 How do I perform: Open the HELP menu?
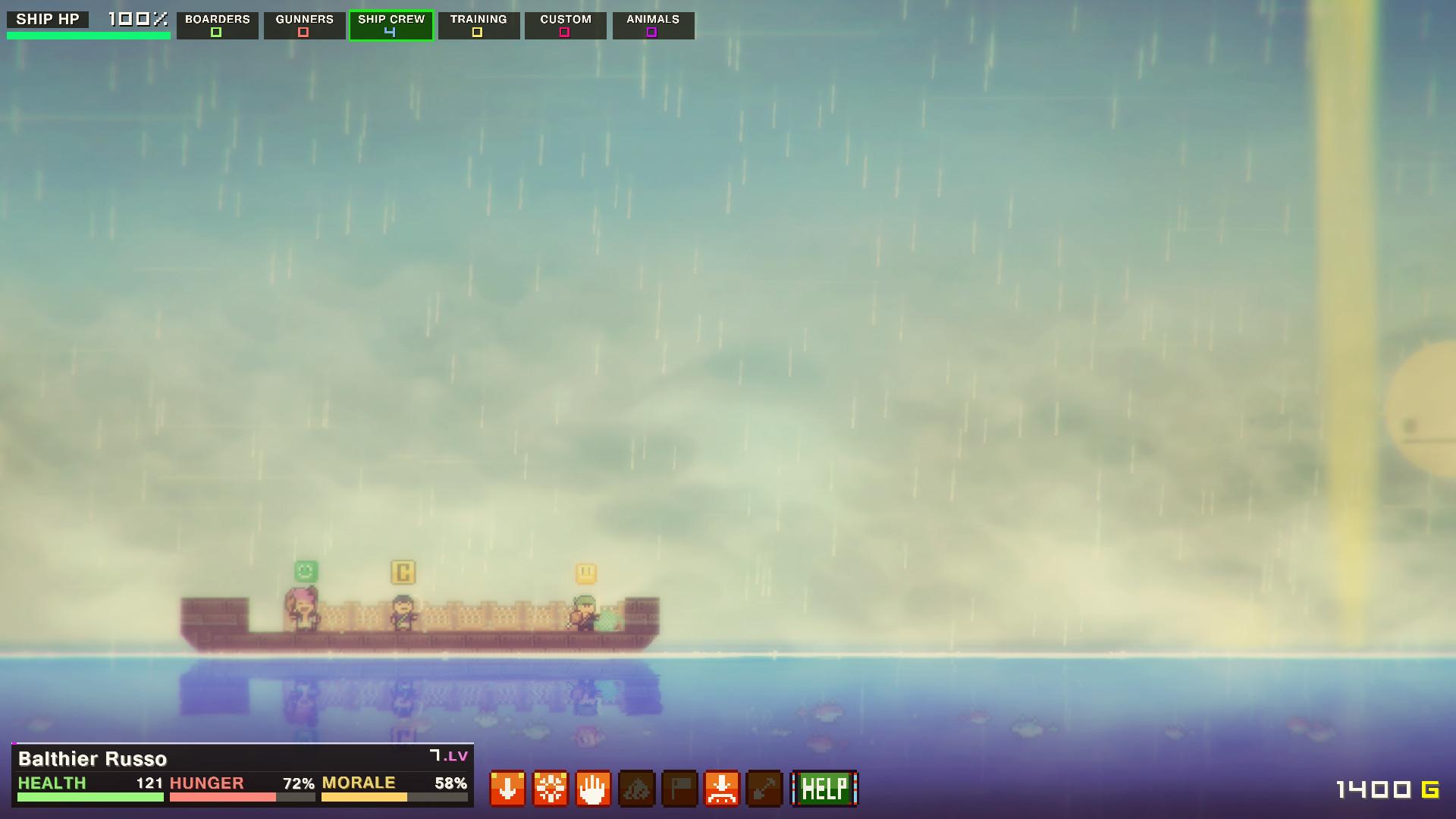(x=824, y=789)
